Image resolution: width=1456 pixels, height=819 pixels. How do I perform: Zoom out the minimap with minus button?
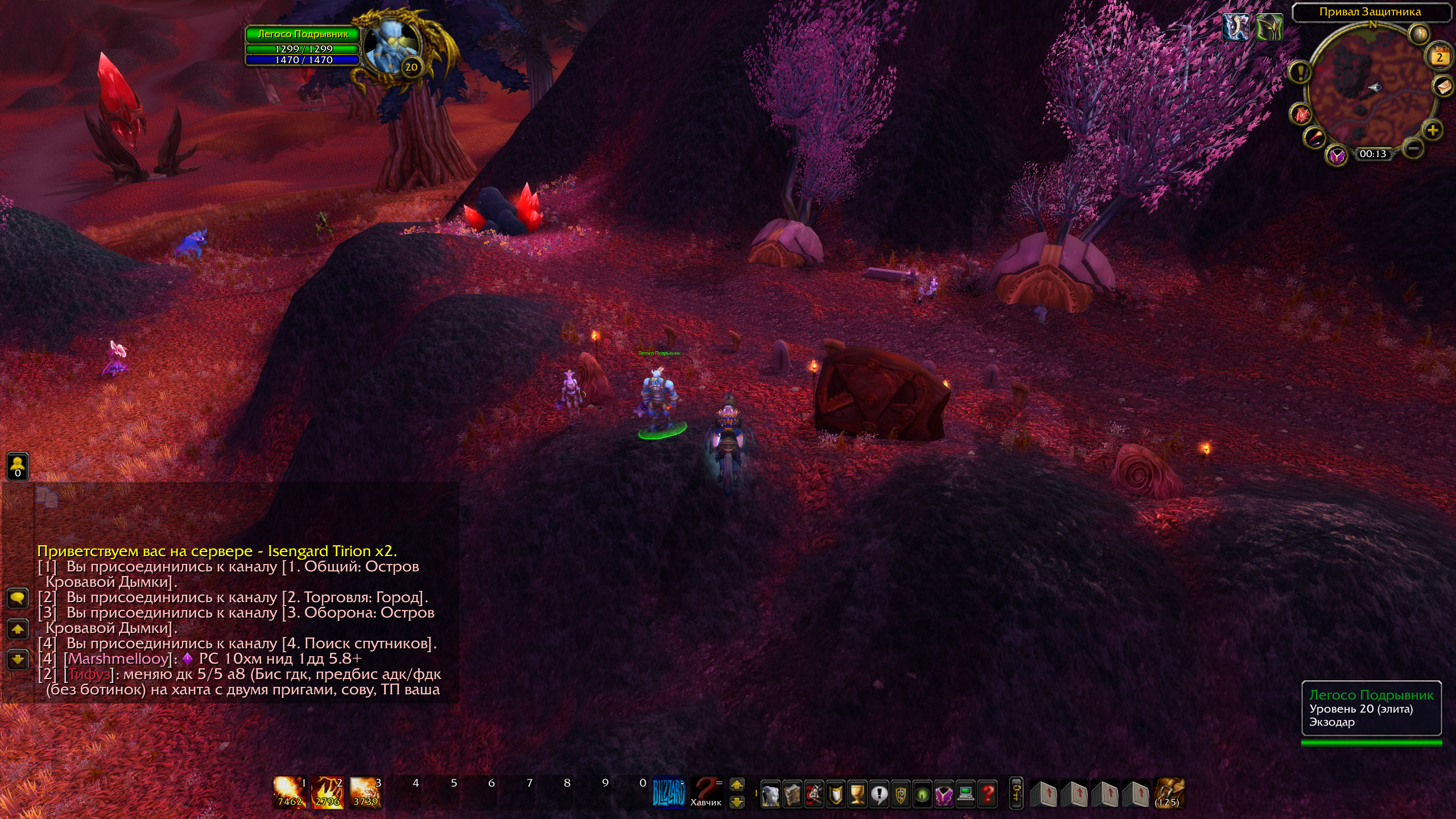click(x=1413, y=149)
